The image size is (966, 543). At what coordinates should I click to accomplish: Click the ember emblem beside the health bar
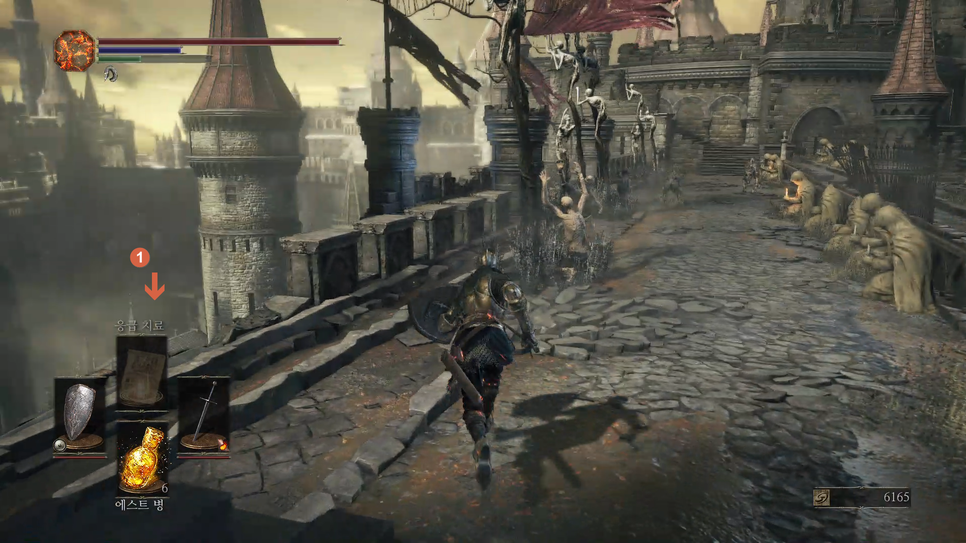coord(74,51)
